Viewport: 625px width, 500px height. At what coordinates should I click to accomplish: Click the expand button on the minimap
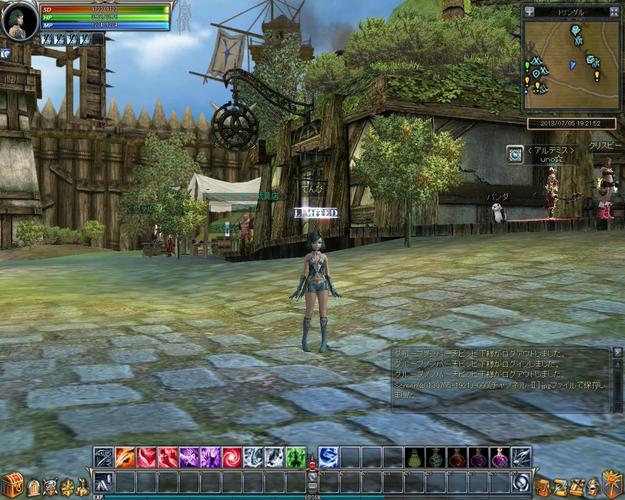click(614, 10)
